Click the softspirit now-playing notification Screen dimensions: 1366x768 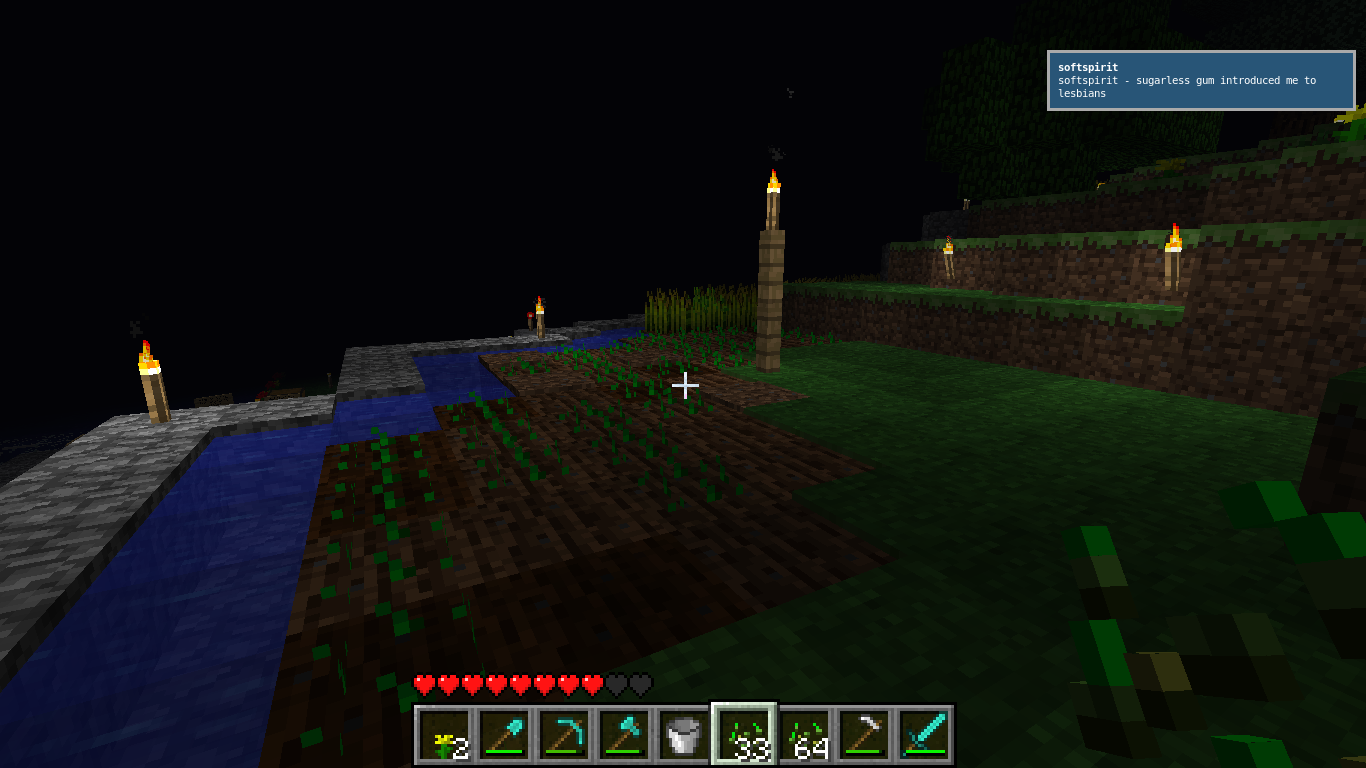(x=1200, y=80)
